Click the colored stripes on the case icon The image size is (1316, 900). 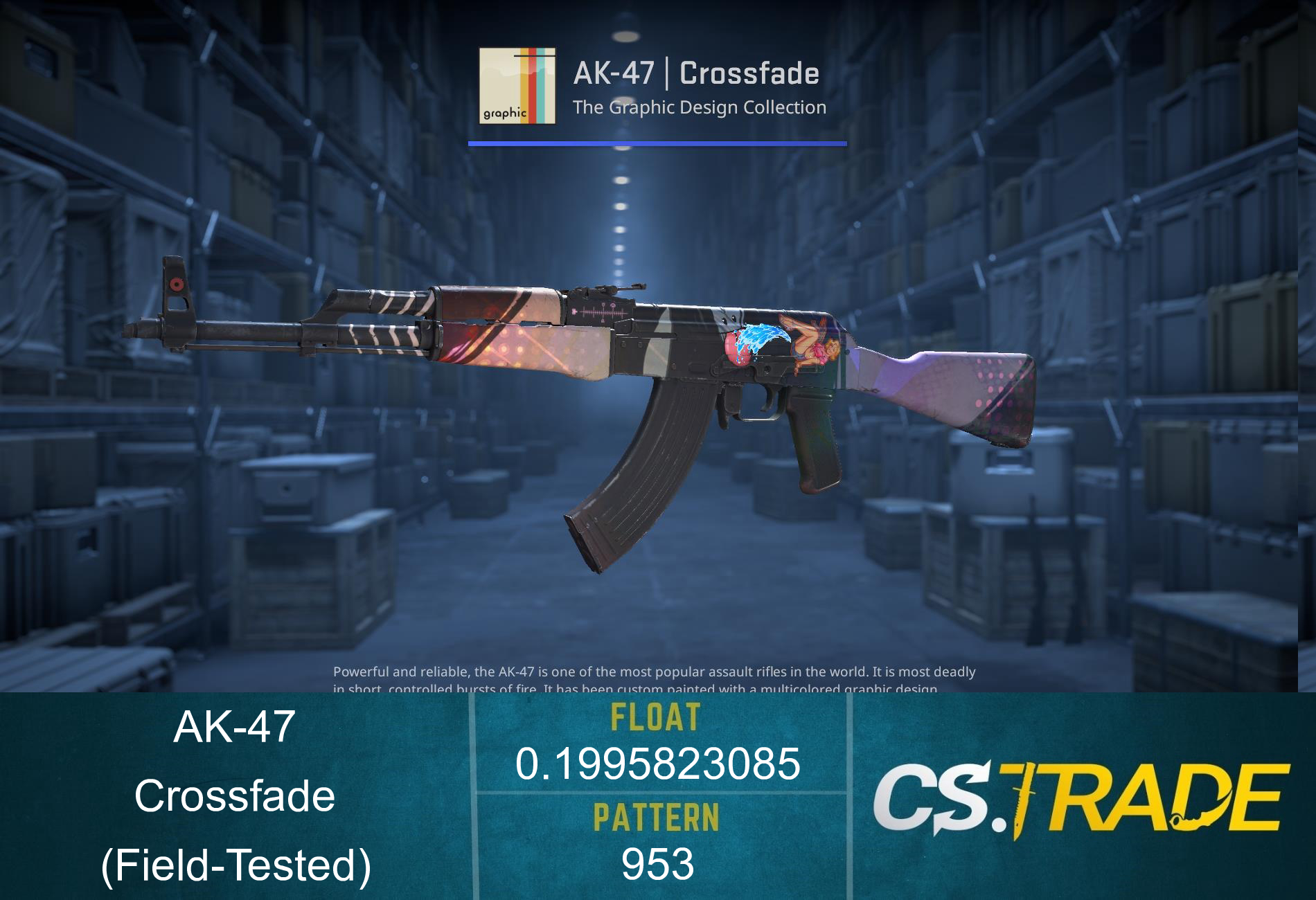click(x=533, y=83)
